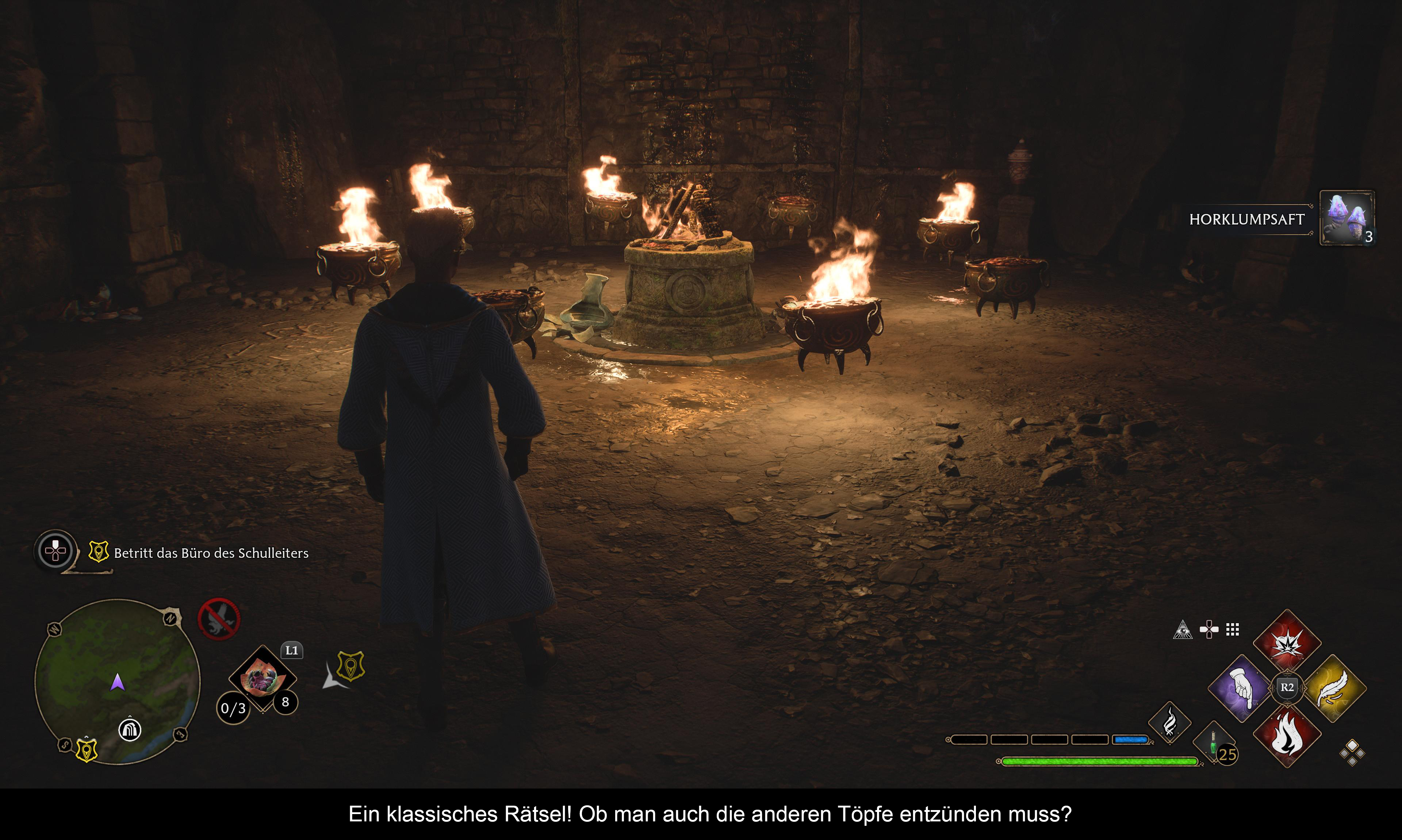
Task: Select the chomping cabbage tool slot
Action: click(262, 678)
